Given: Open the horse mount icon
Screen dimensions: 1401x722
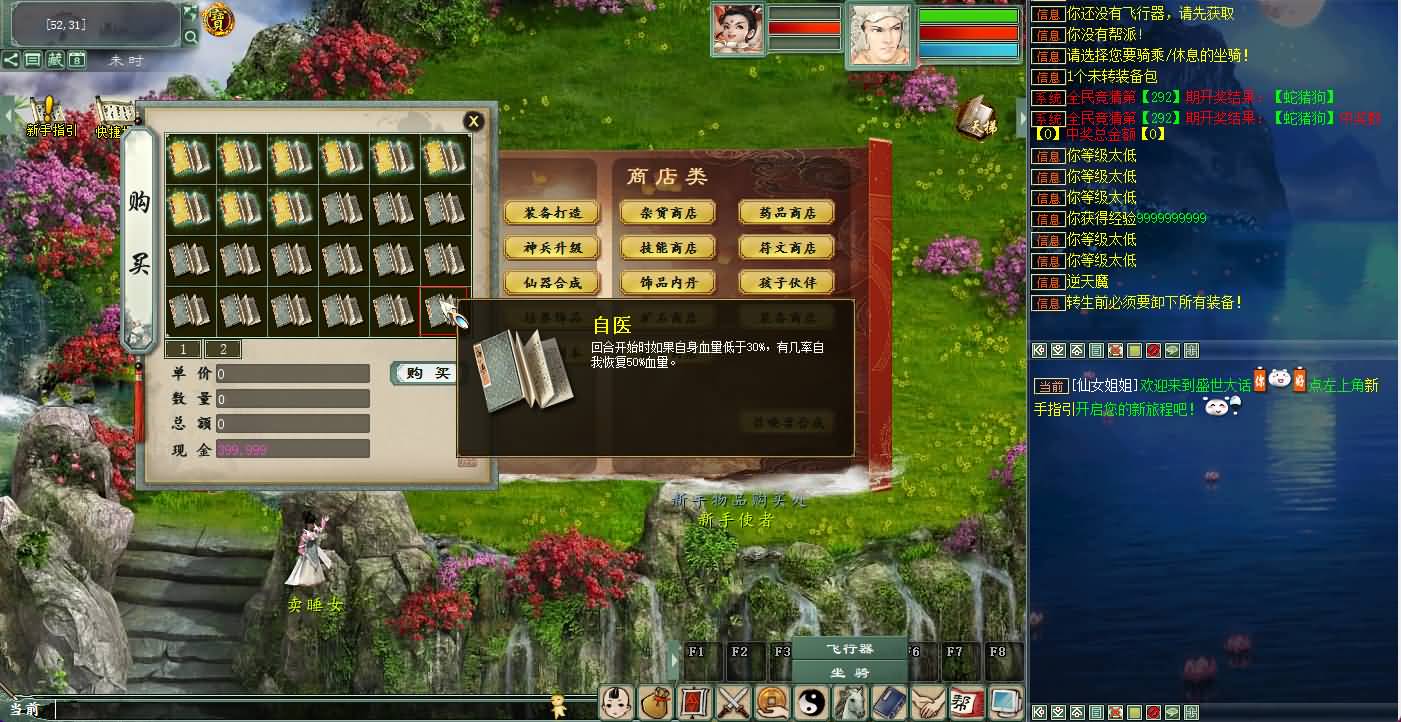Looking at the screenshot, I should (851, 703).
